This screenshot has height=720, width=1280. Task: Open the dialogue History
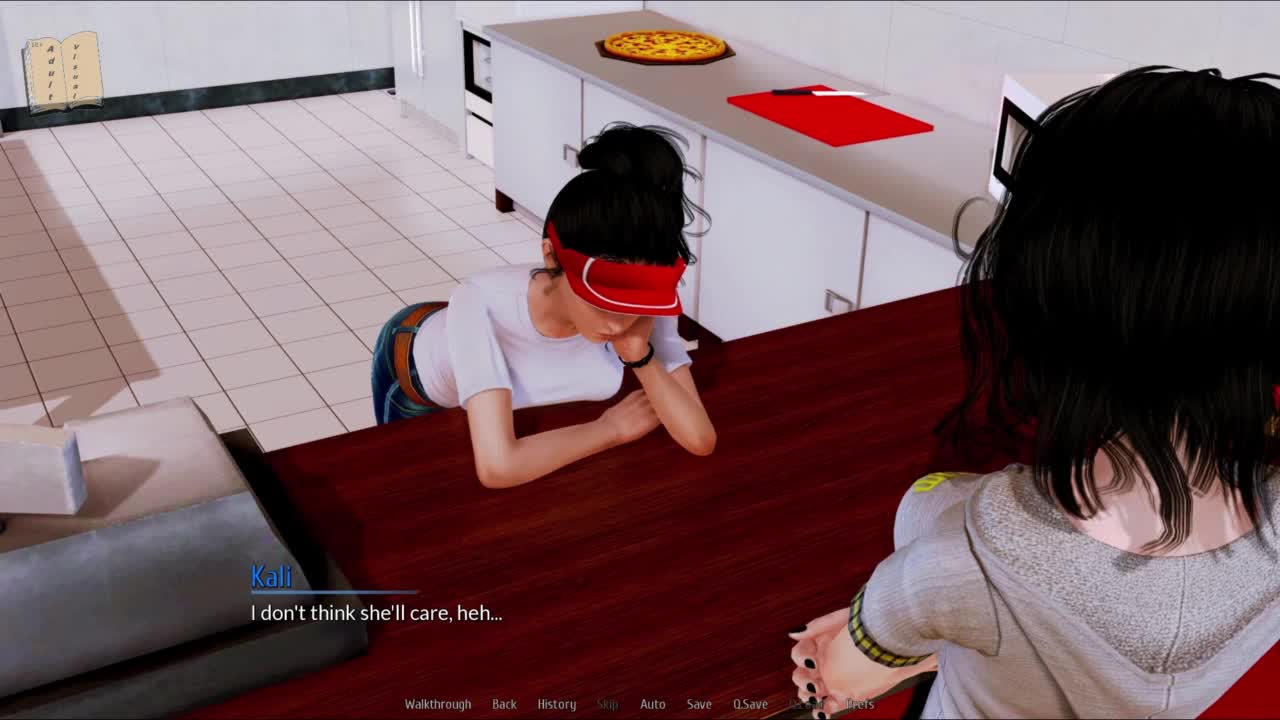(x=556, y=704)
